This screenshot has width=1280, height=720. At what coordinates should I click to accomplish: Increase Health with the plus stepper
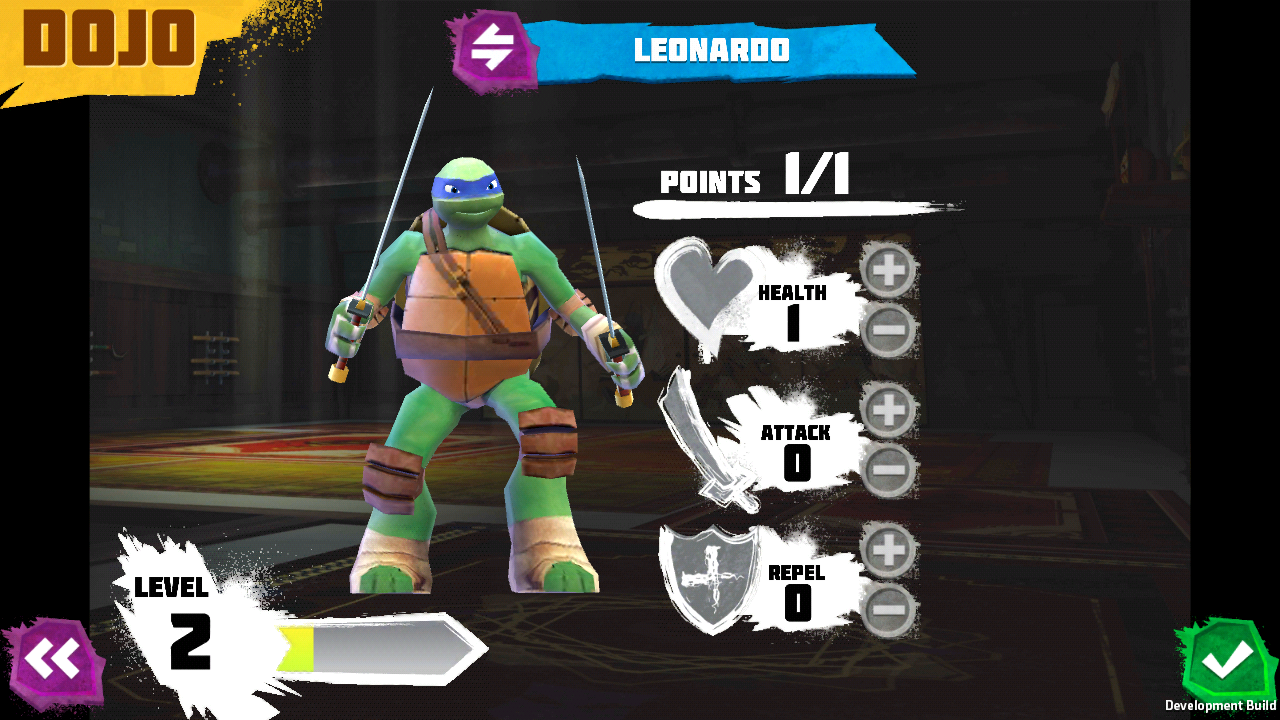pyautogui.click(x=890, y=268)
